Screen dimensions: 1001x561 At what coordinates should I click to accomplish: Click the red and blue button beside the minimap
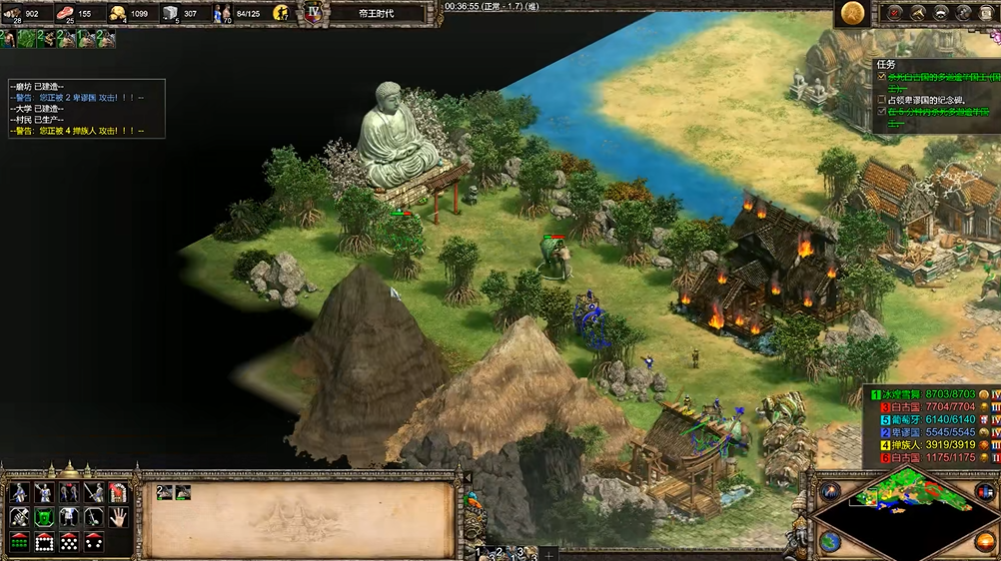[x=985, y=490]
